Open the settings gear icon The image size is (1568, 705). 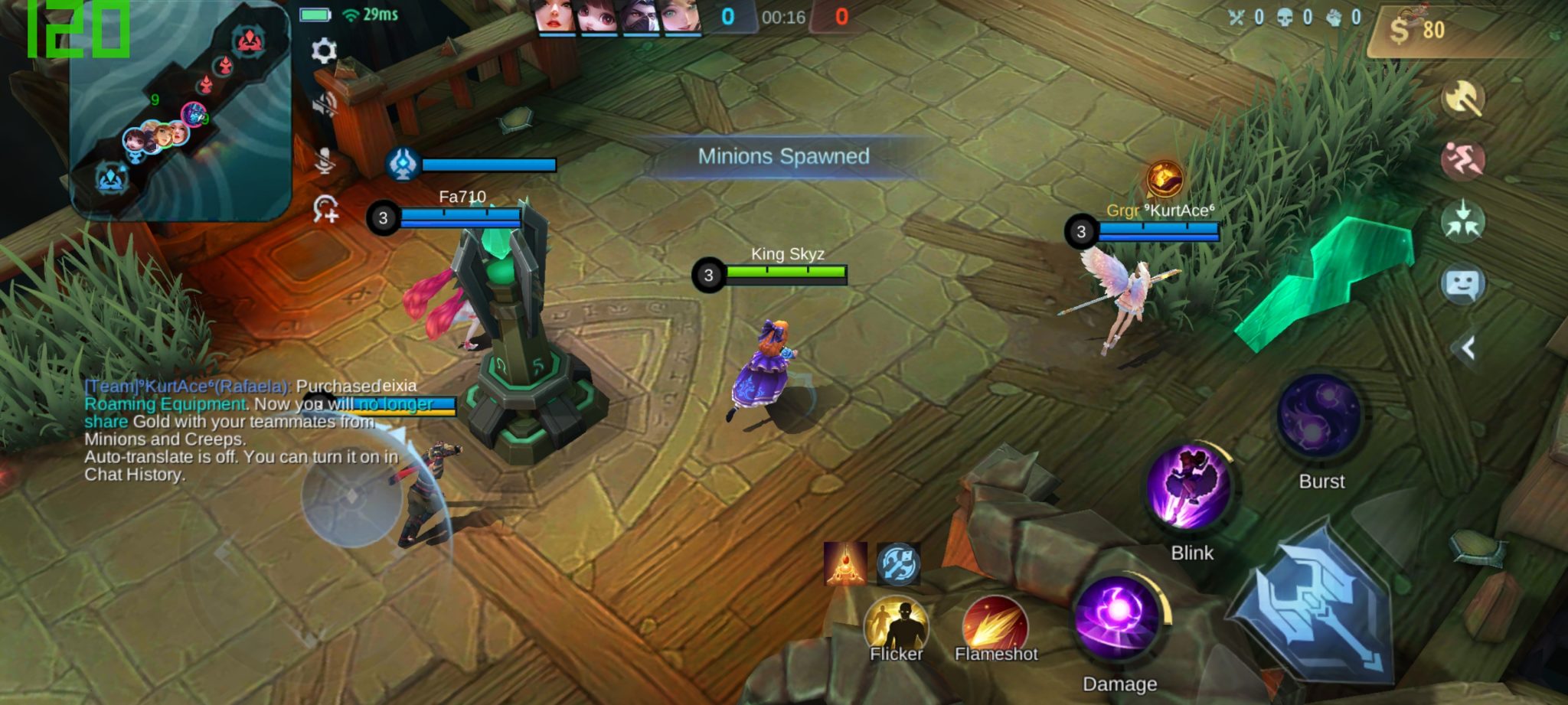[324, 51]
